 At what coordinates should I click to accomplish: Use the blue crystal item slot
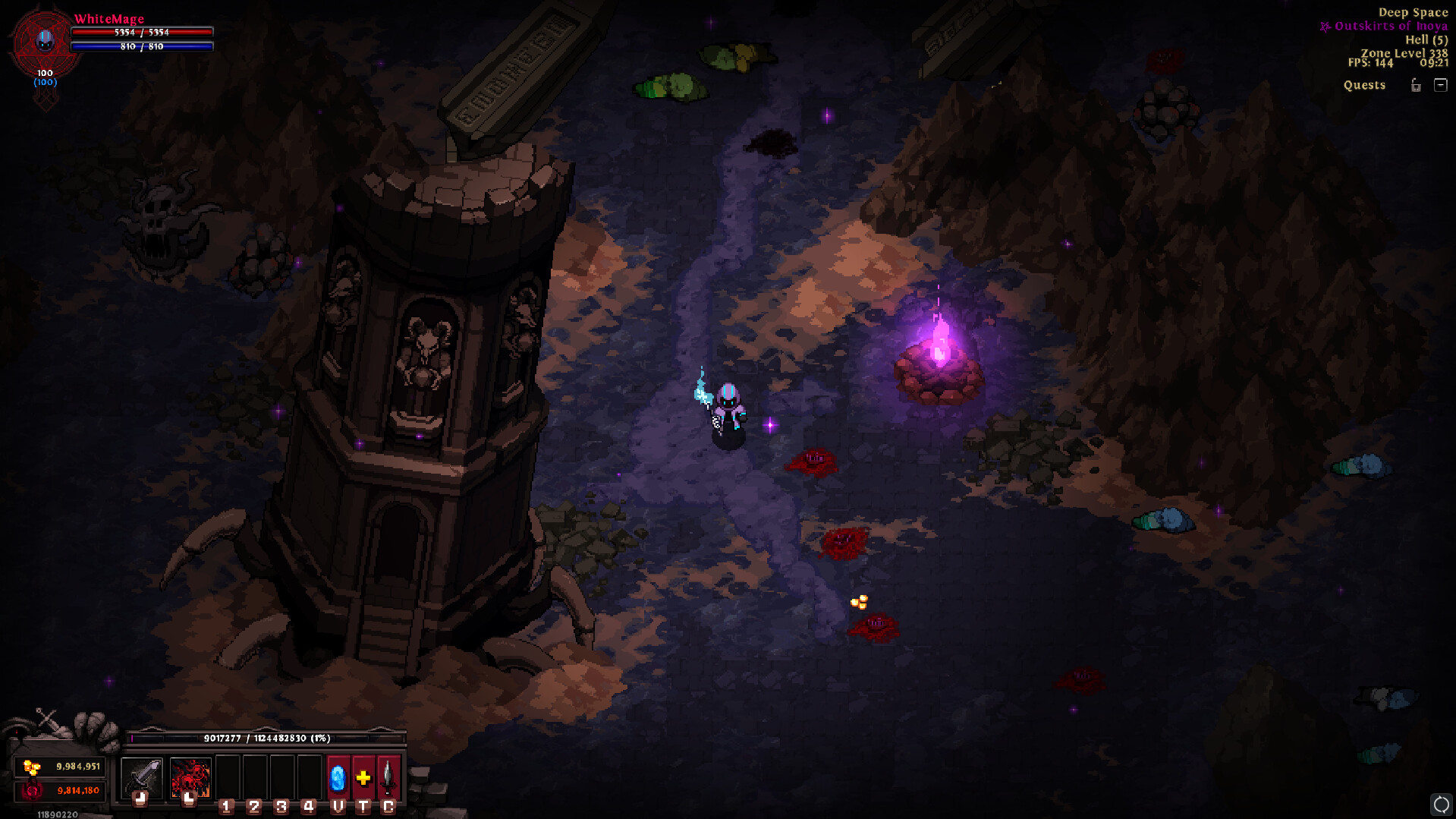pyautogui.click(x=338, y=777)
